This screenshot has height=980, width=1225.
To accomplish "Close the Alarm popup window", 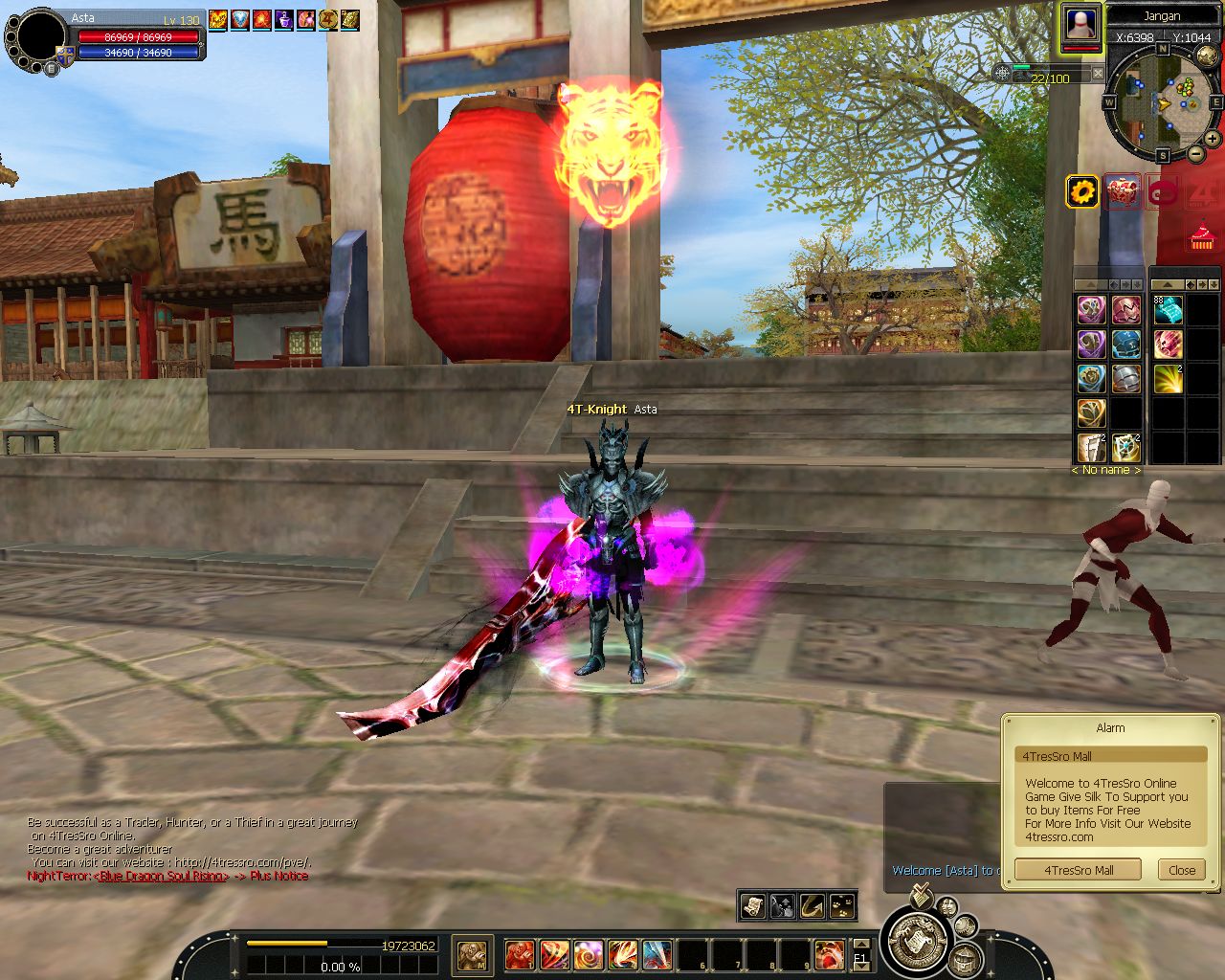I will pos(1181,870).
